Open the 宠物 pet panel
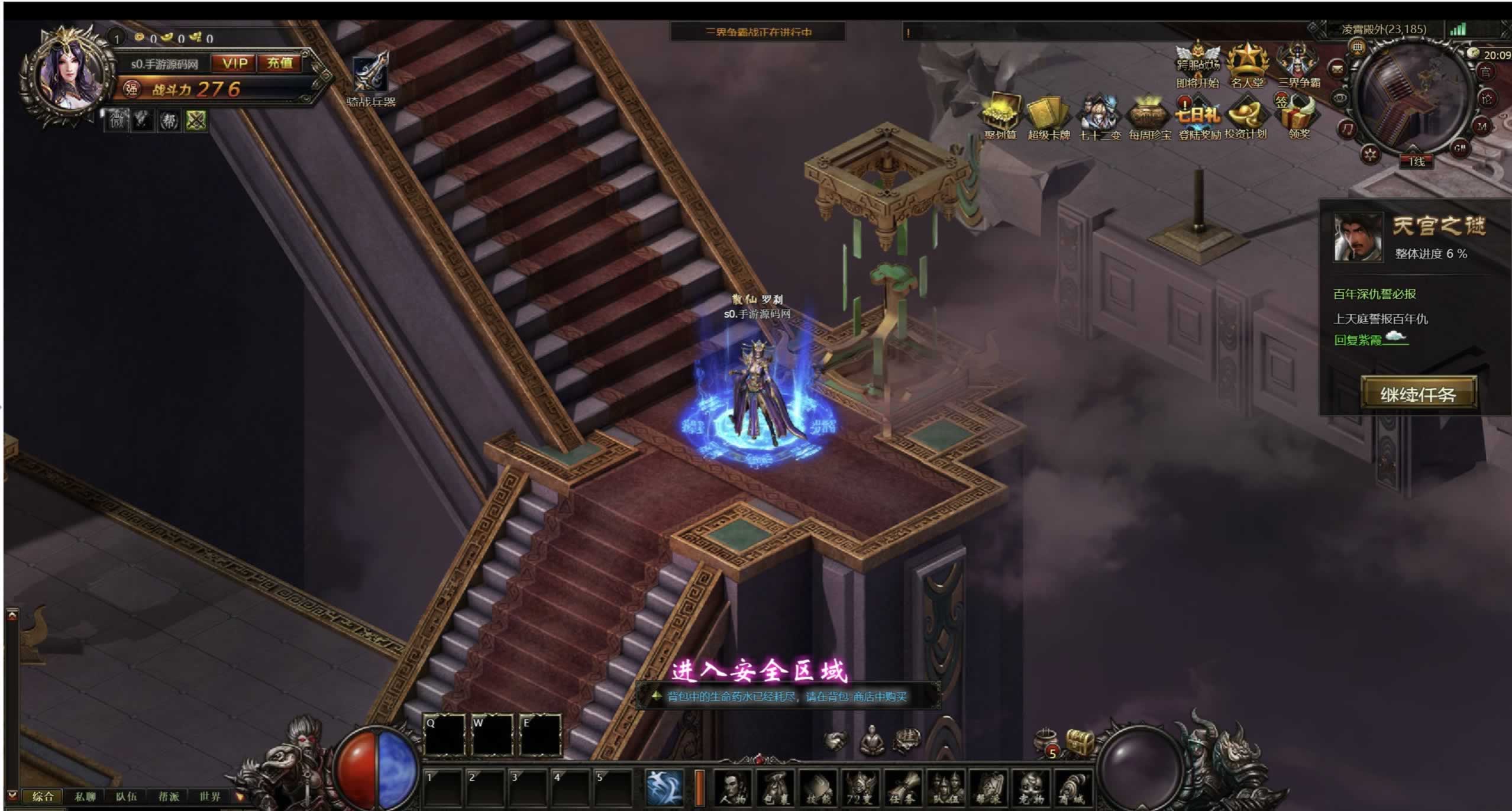The image size is (1512, 811). click(x=1030, y=789)
